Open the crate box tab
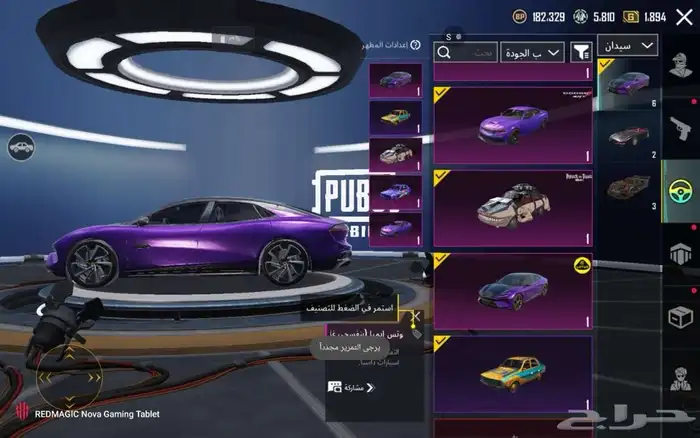700x438 pixels. (x=681, y=316)
